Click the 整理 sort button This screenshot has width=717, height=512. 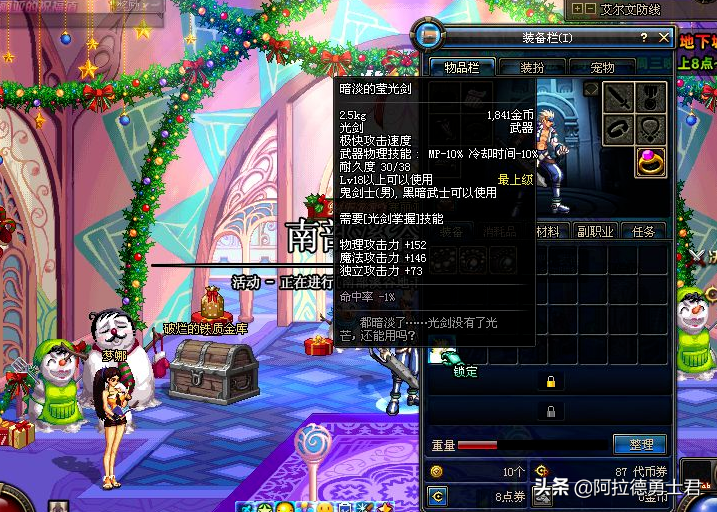tap(641, 445)
